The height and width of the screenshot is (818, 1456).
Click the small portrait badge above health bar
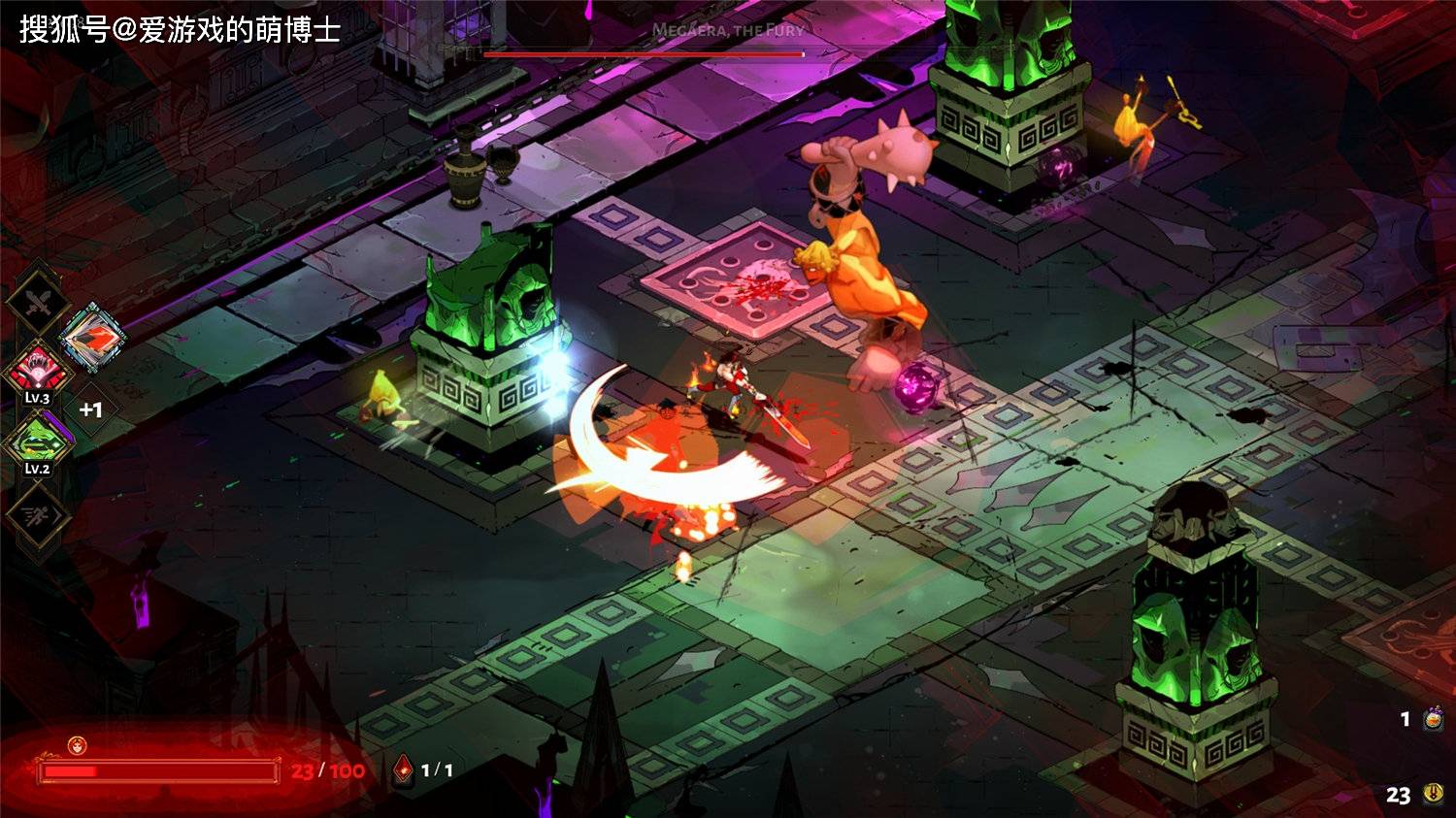click(x=78, y=745)
